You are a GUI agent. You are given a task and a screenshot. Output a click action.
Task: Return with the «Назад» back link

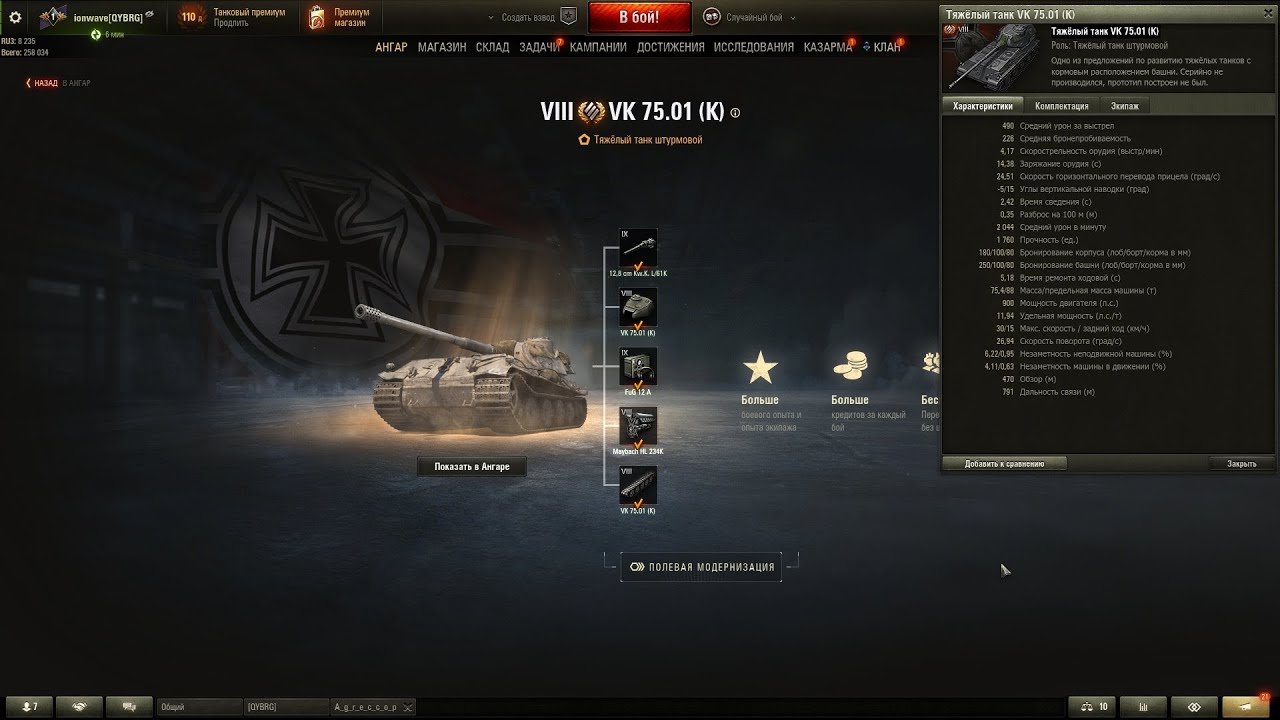(43, 83)
